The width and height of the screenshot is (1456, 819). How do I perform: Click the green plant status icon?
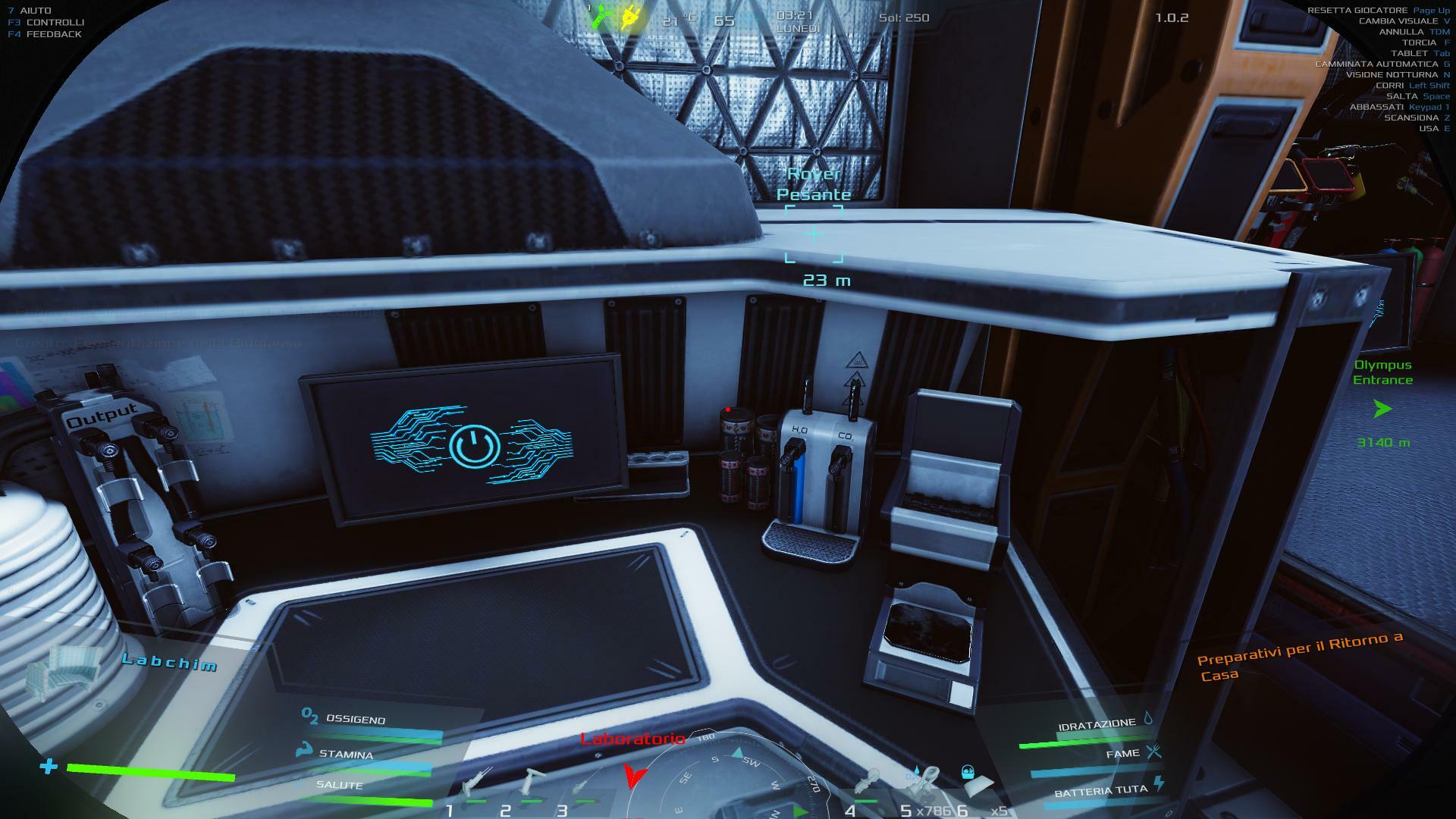[x=601, y=17]
